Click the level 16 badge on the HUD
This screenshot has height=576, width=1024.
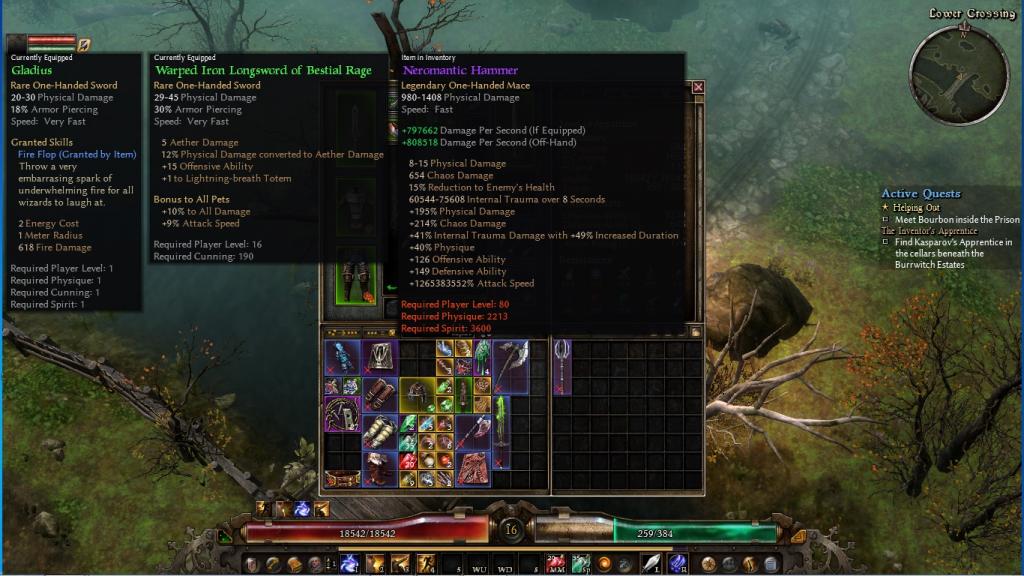pyautogui.click(x=512, y=529)
